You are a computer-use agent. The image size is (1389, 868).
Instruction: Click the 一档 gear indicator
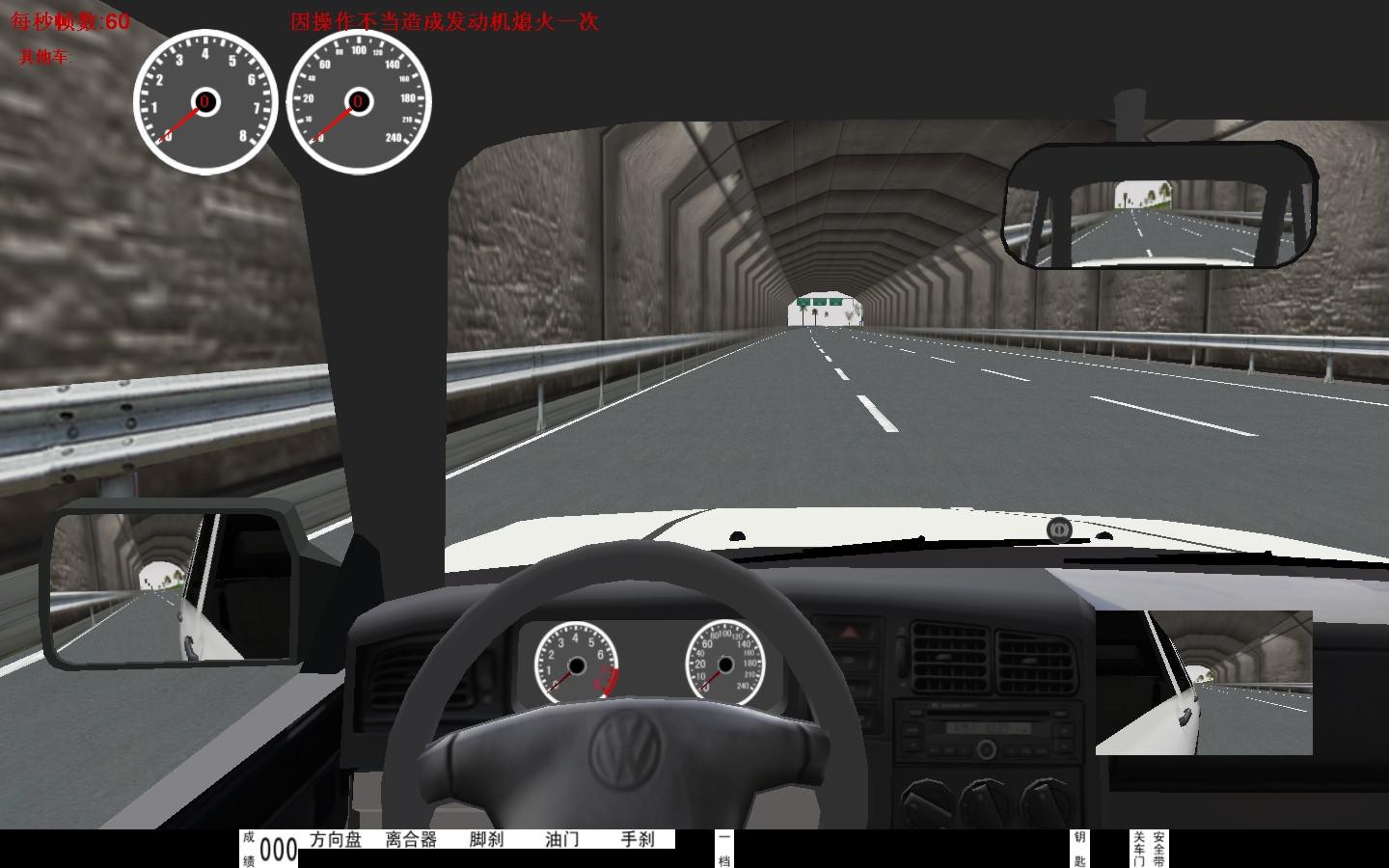pos(724,849)
